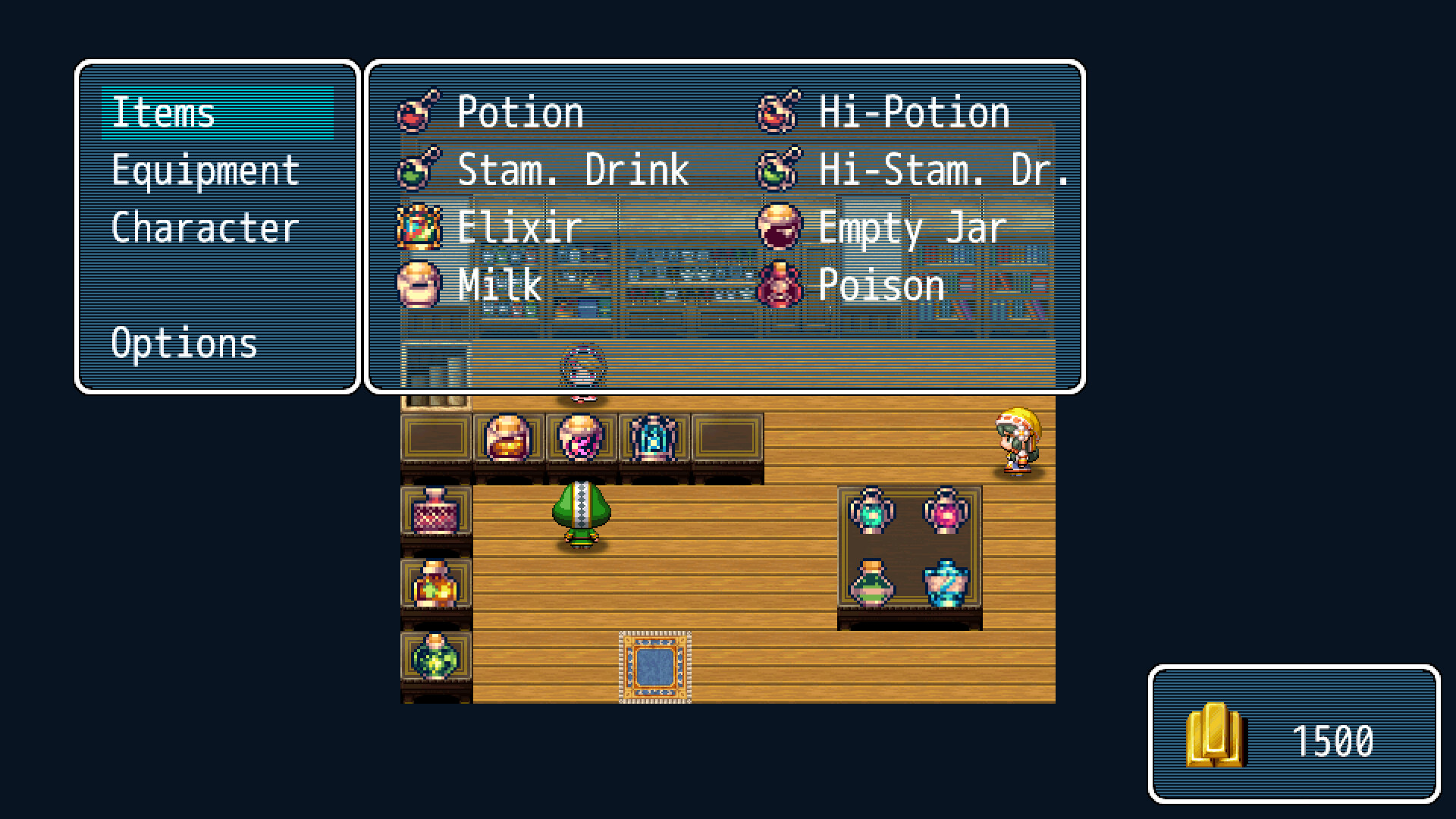Click the Elixir ornate bottle icon
1456x819 pixels.
tap(419, 227)
